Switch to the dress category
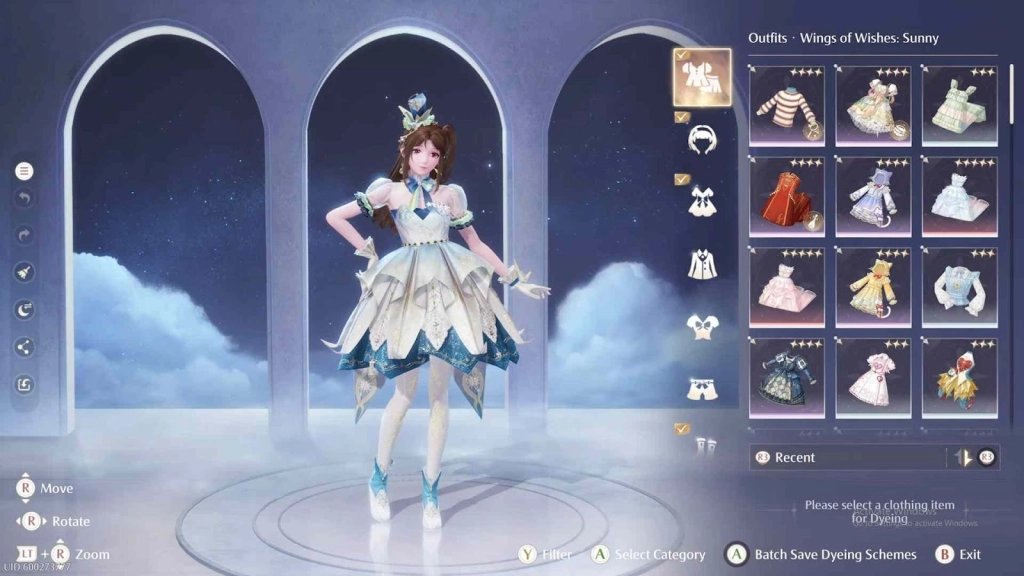Viewport: 1024px width, 576px height. (702, 202)
